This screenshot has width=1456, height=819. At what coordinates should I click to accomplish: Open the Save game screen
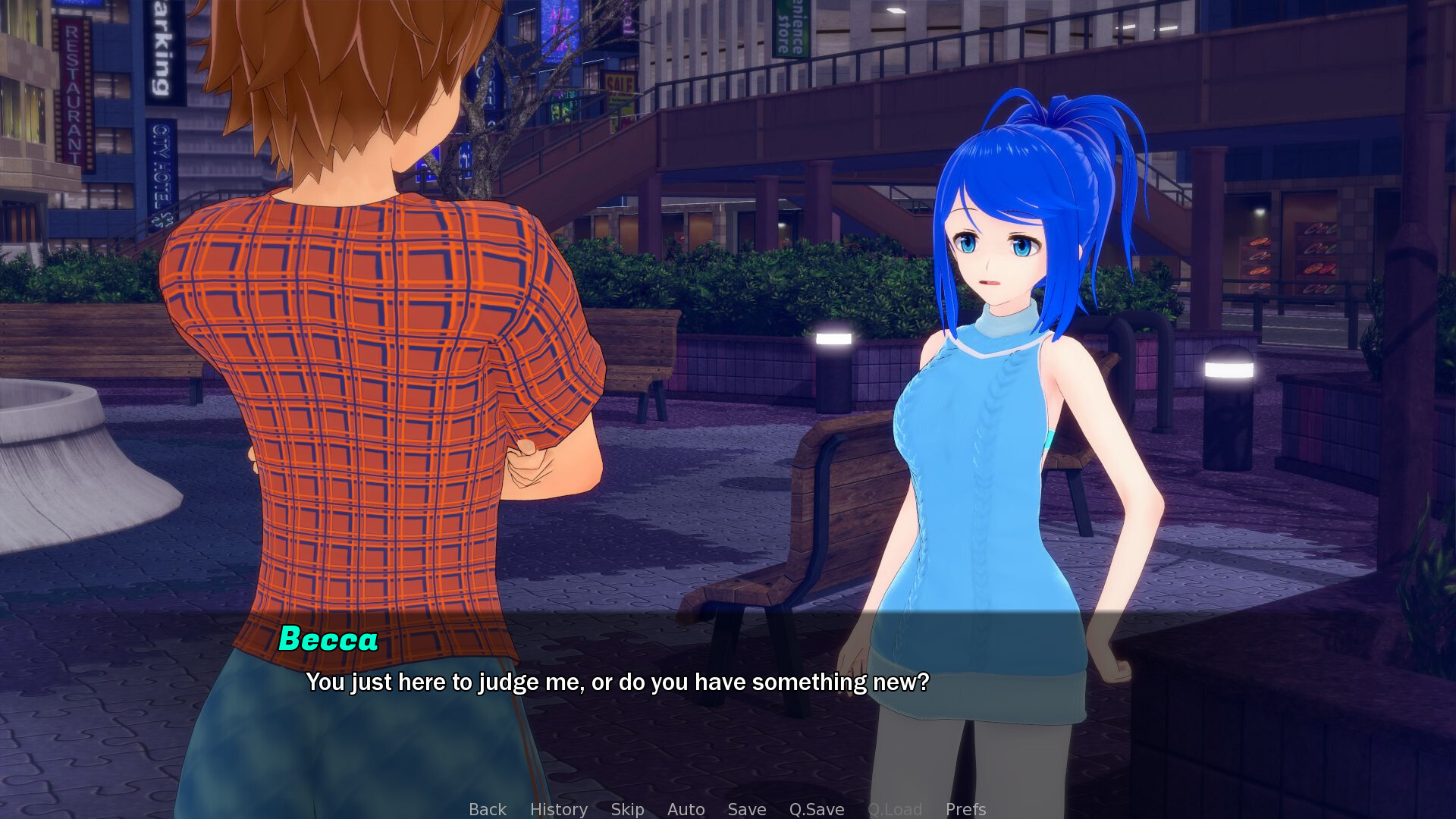(x=746, y=809)
